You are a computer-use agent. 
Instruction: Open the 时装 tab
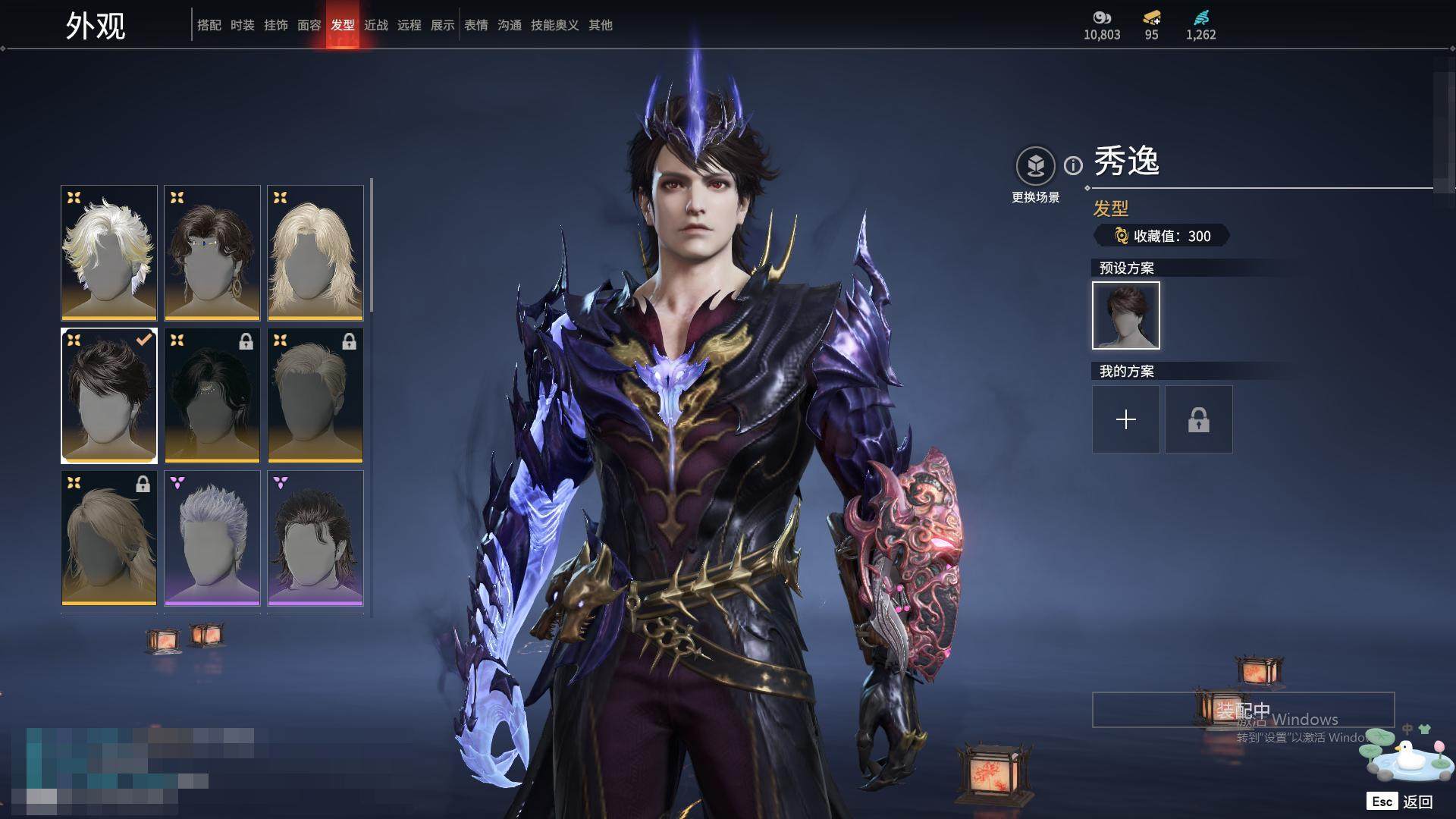[243, 25]
